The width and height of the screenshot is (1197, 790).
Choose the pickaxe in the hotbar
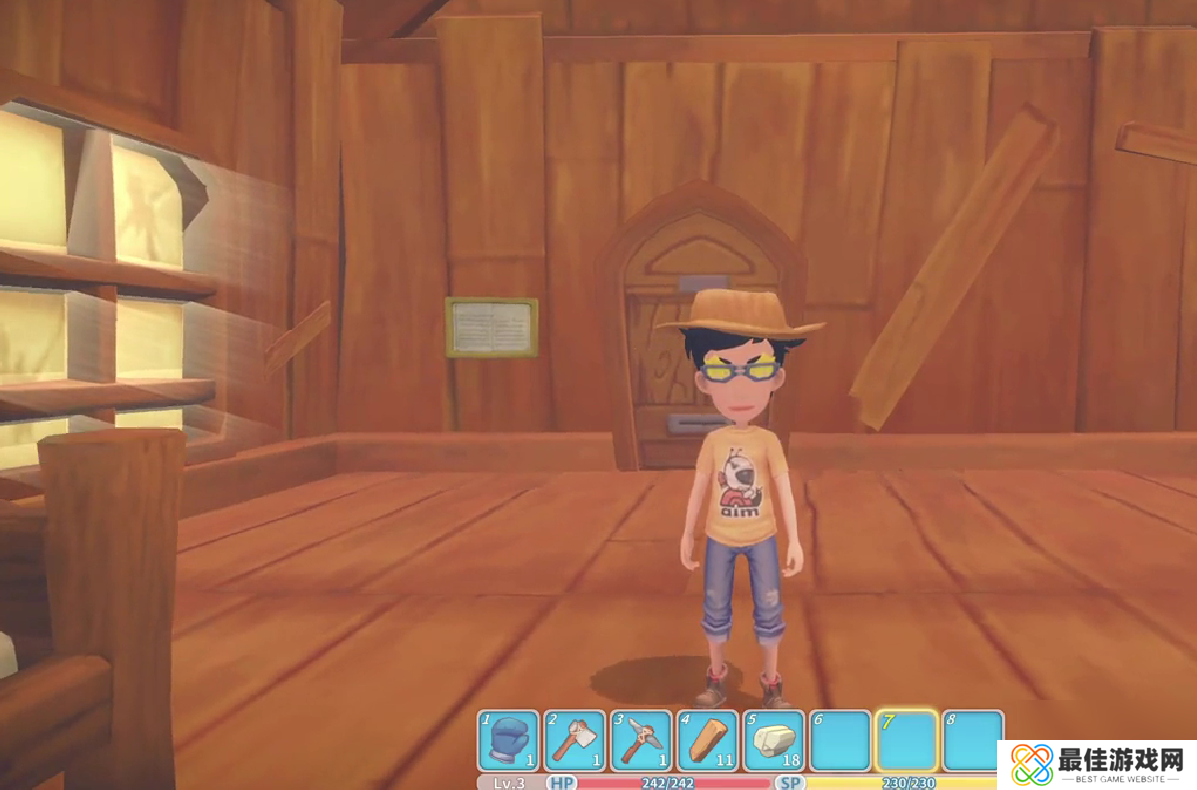[x=641, y=741]
